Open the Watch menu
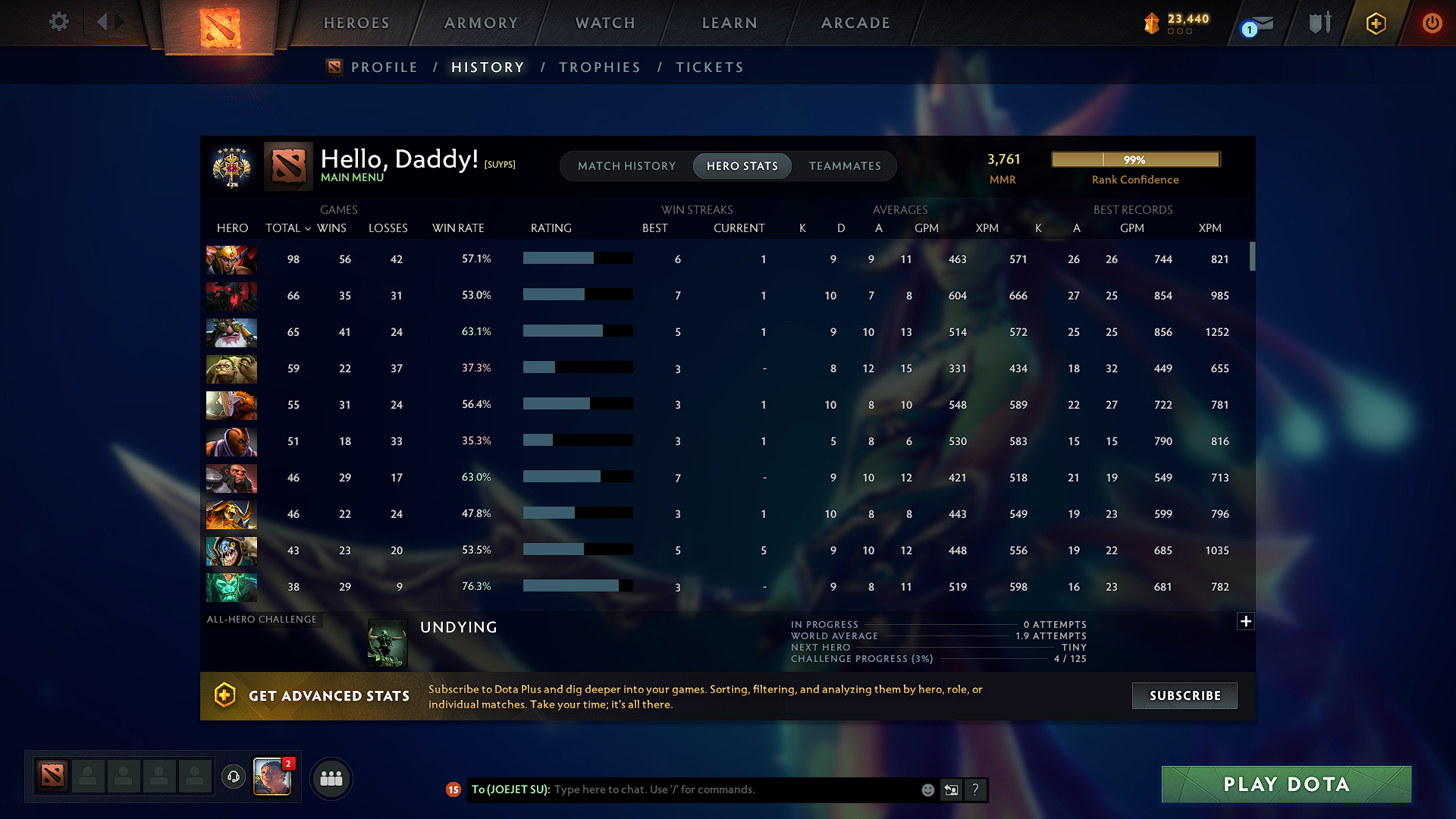Viewport: 1456px width, 819px height. point(604,23)
